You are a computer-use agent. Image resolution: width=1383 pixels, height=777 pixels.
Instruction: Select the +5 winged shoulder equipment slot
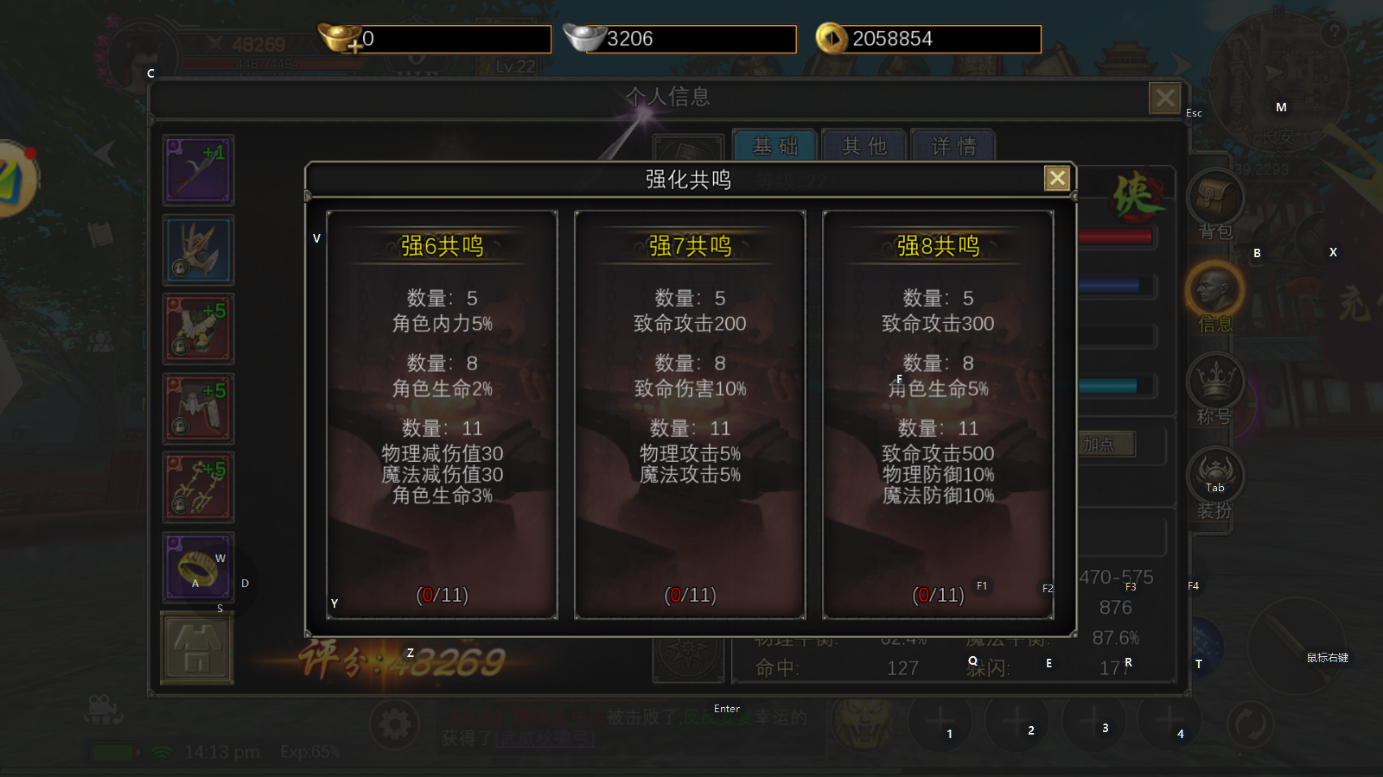197,328
